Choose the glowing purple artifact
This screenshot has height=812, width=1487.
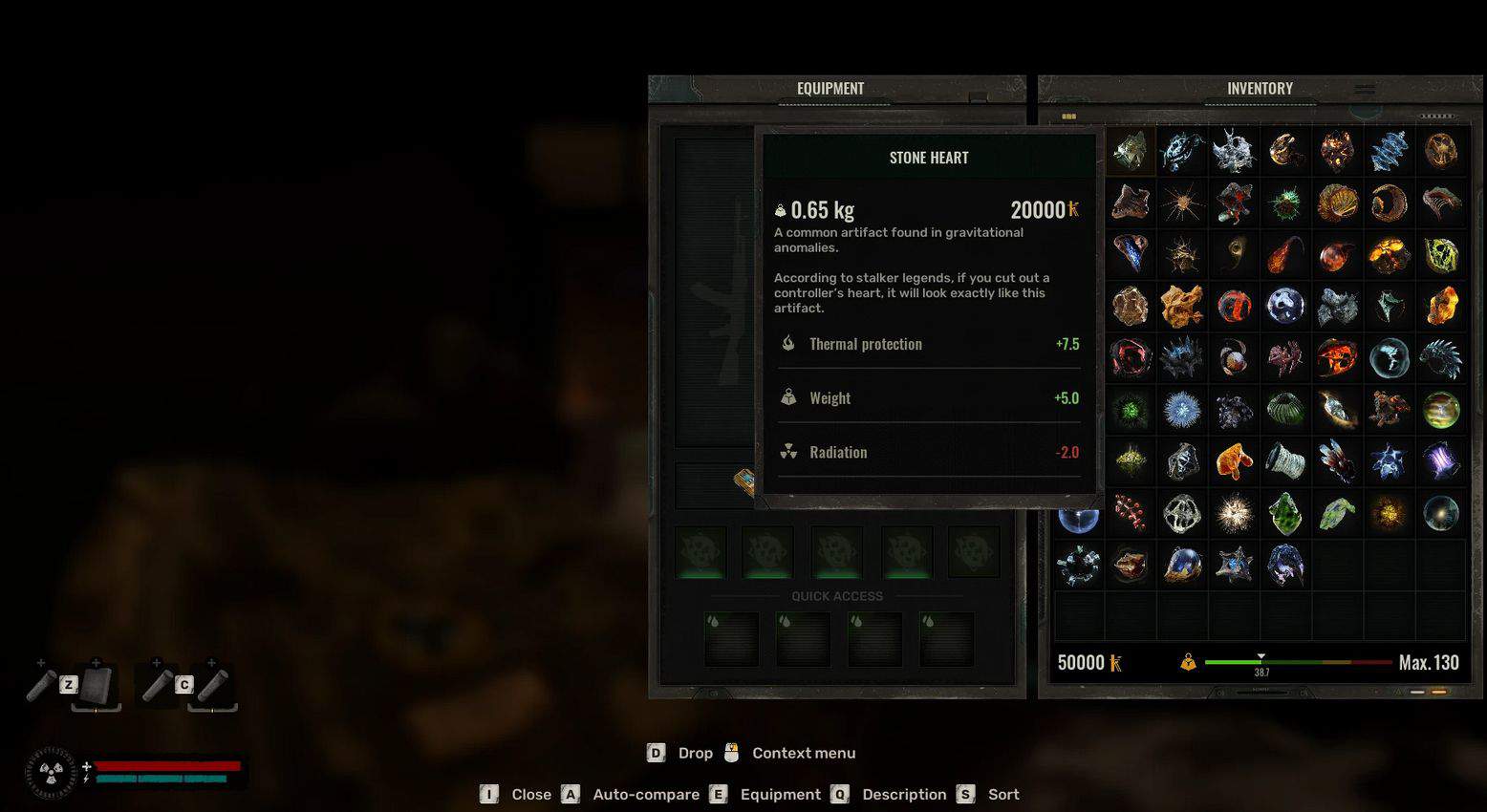[x=1440, y=461]
